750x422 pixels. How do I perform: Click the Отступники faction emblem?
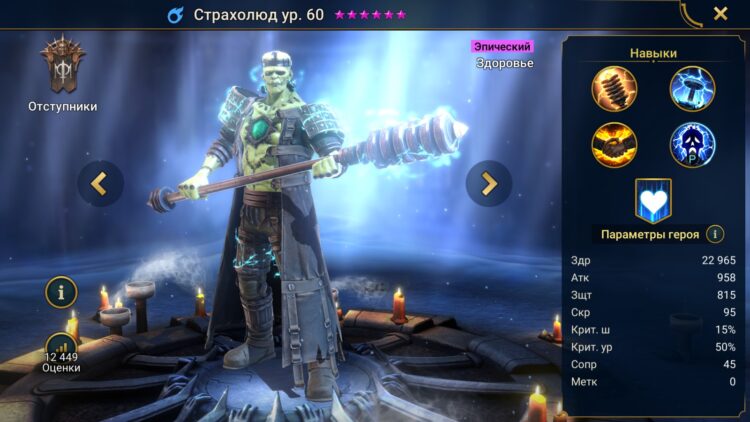pos(62,66)
